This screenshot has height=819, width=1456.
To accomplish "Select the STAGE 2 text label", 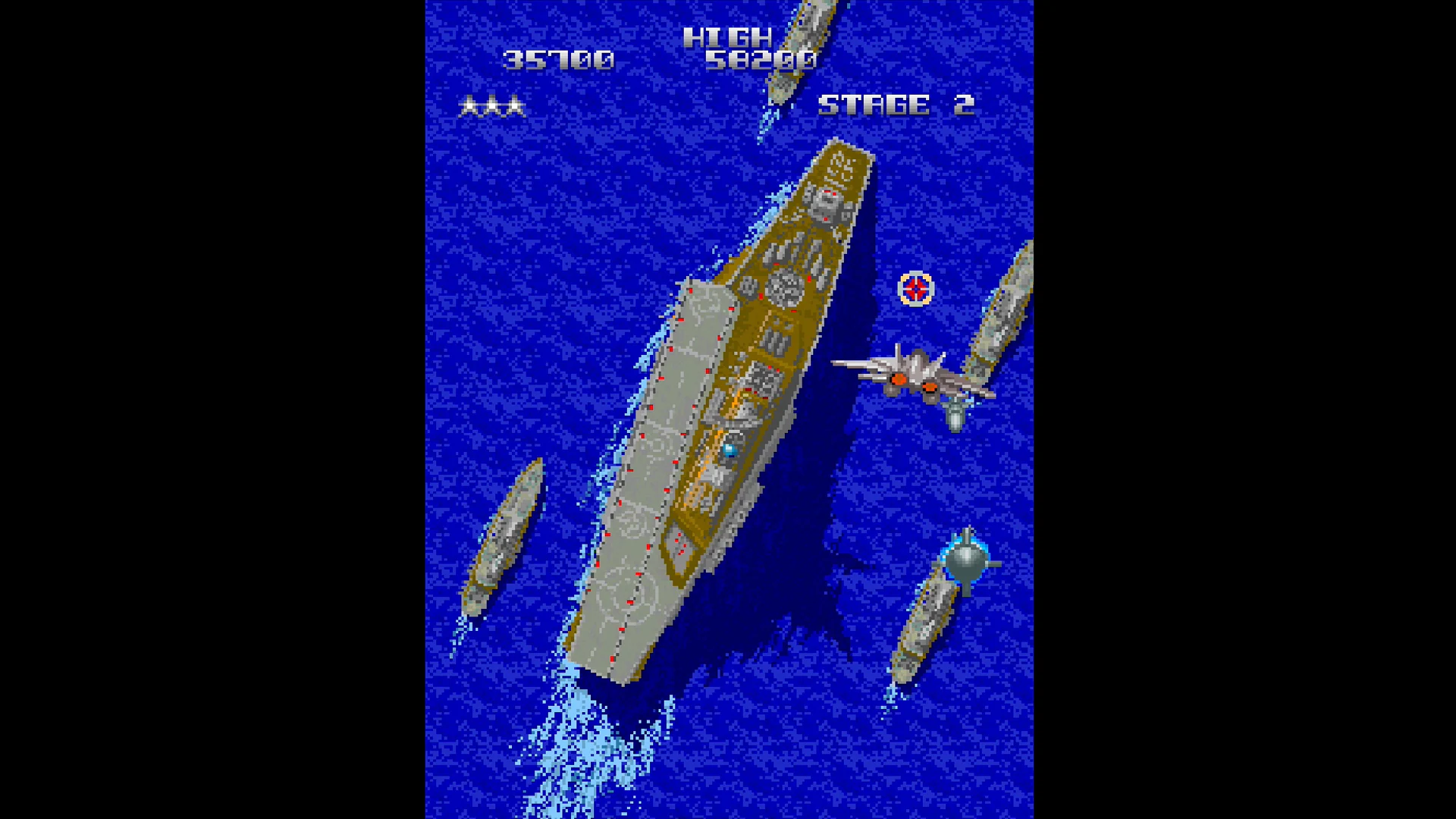I will tap(896, 105).
